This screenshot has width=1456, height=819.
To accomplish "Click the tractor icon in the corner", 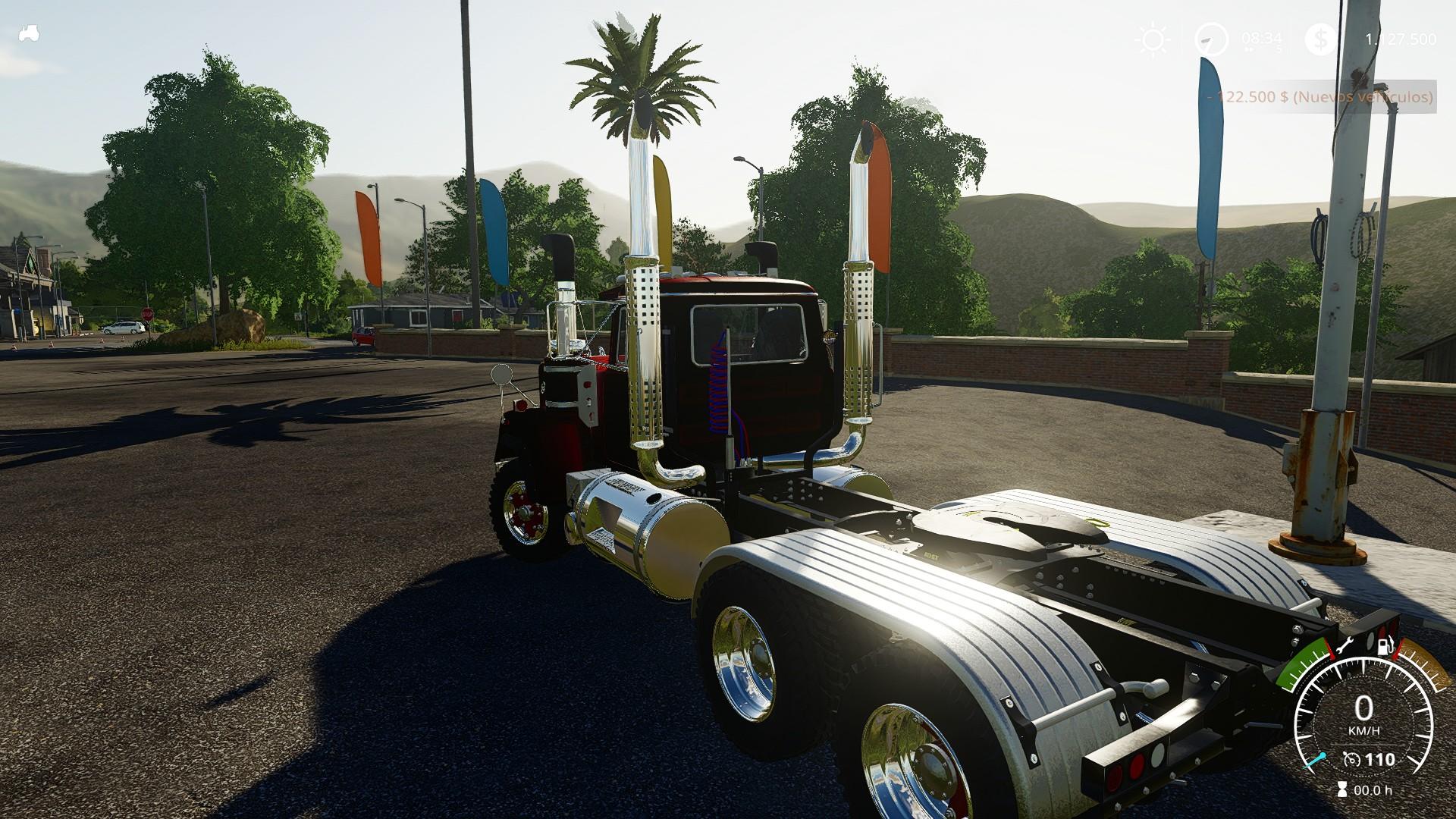I will 29,34.
